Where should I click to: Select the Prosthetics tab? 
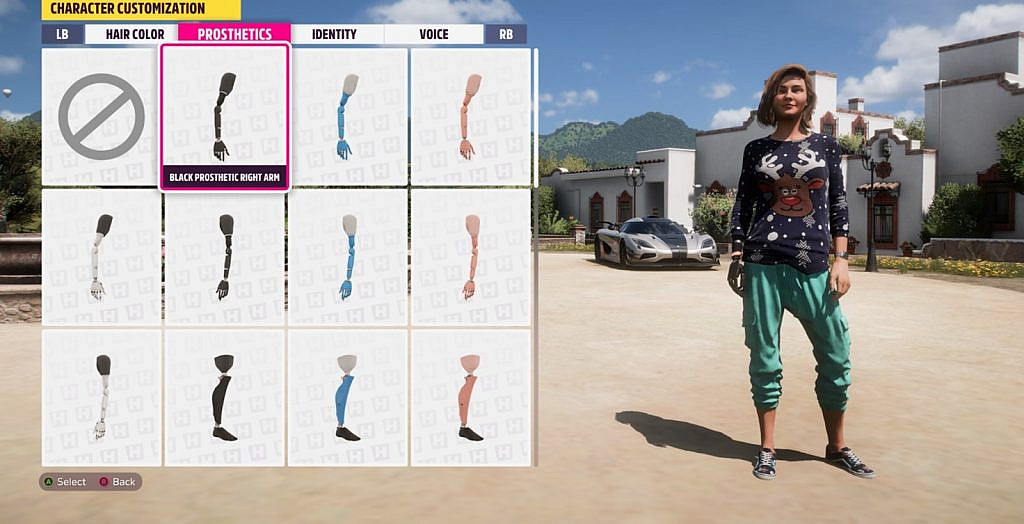click(x=234, y=34)
